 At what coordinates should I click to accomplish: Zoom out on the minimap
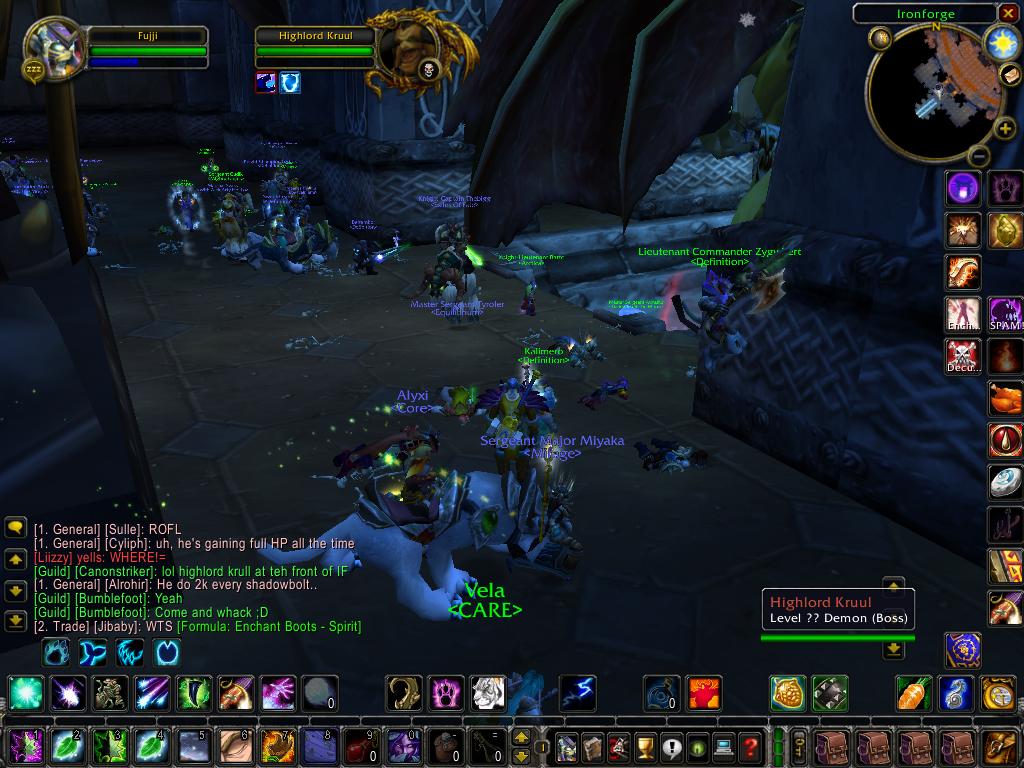coord(979,156)
